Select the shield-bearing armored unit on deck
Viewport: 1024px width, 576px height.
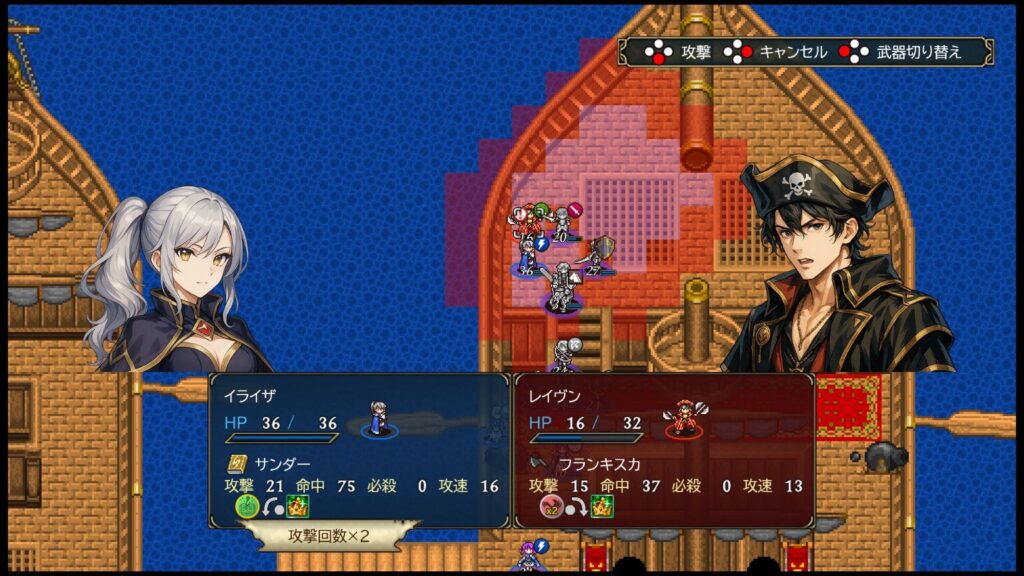tap(599, 256)
